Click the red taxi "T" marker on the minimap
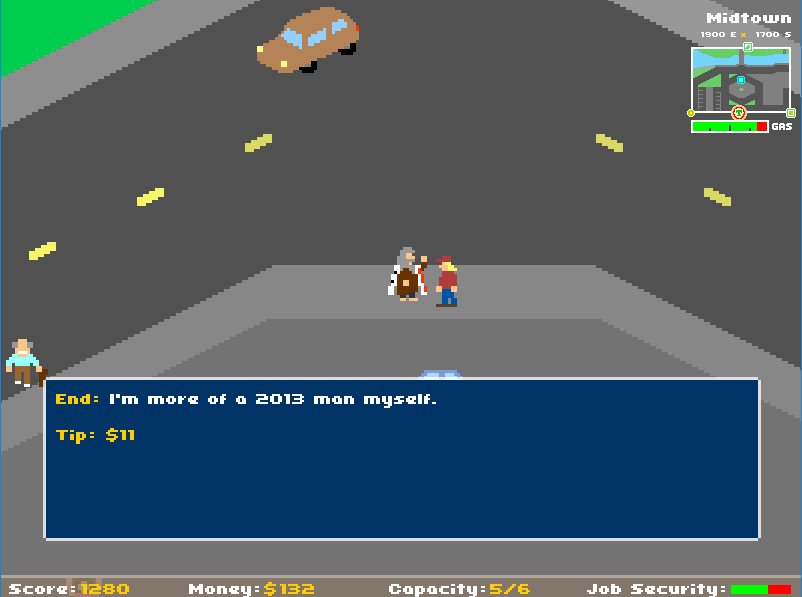 click(739, 113)
